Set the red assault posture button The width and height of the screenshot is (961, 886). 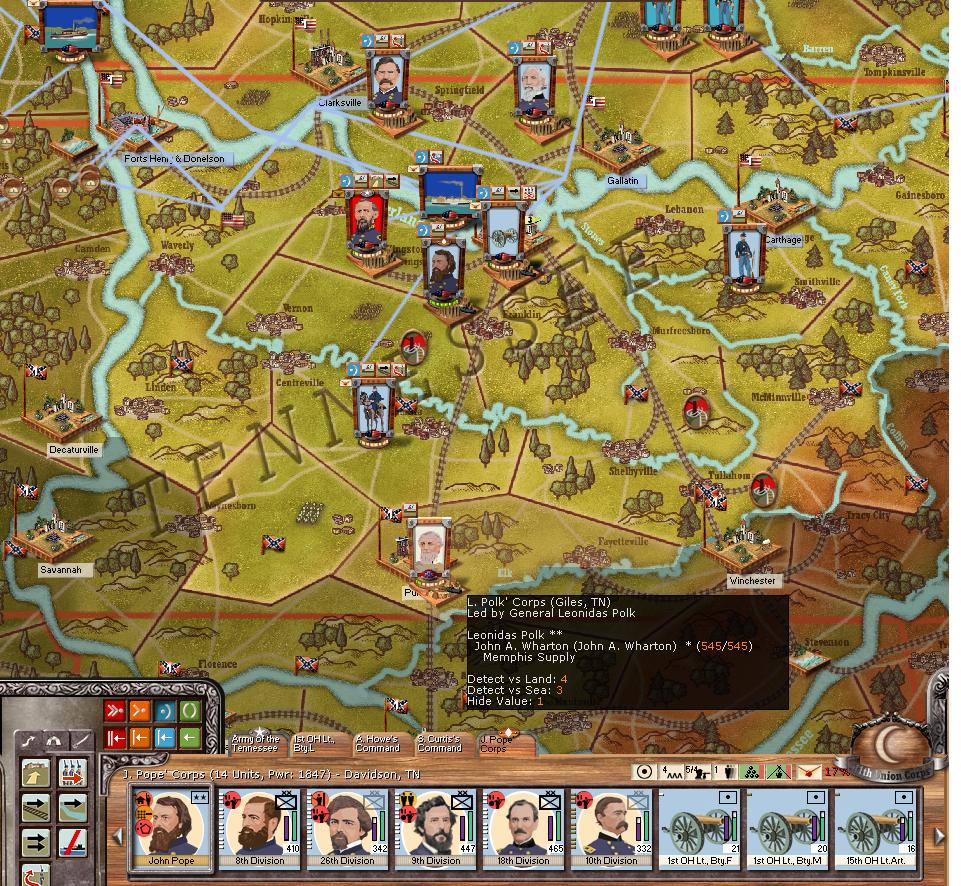(x=115, y=712)
